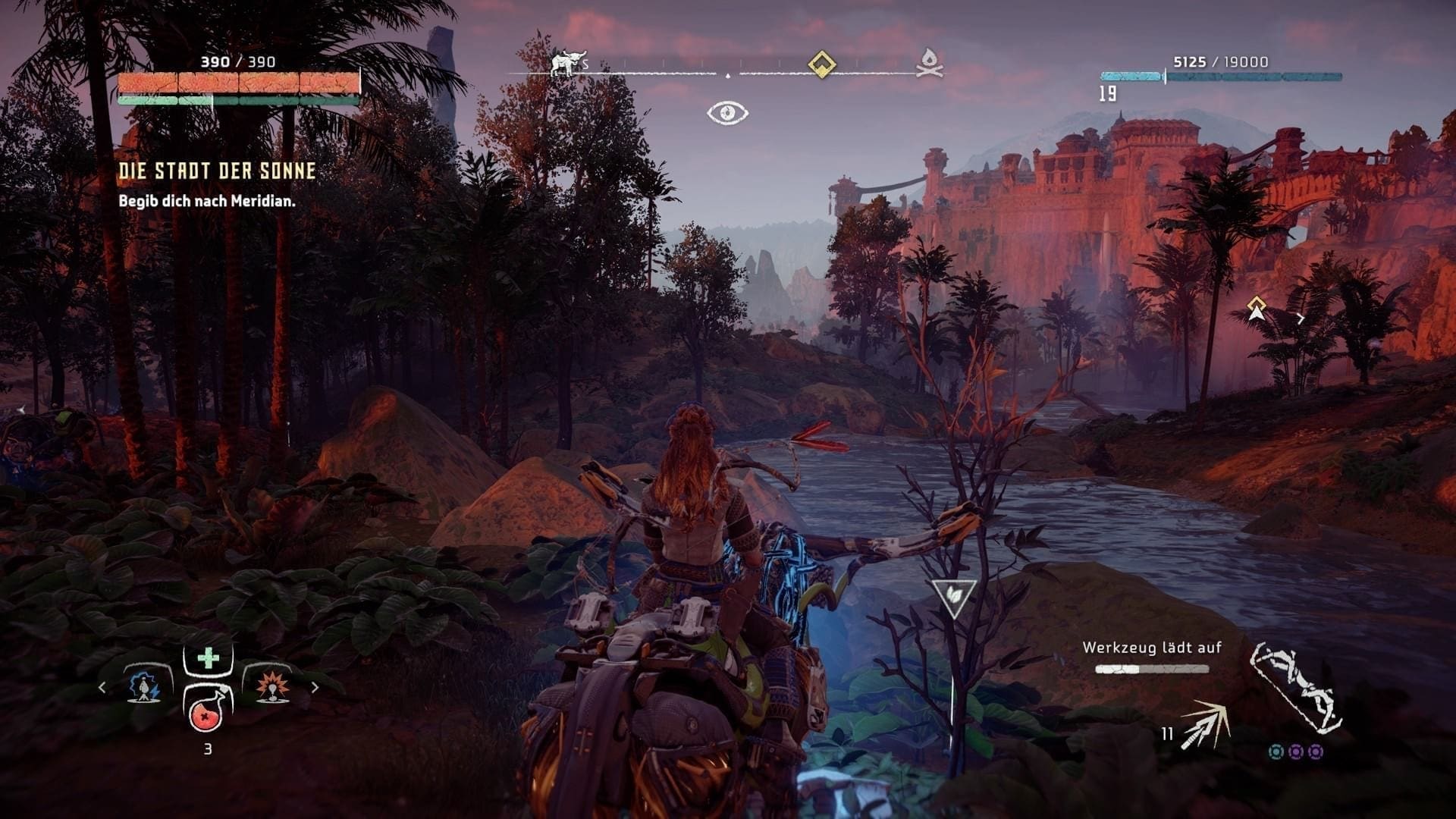1456x819 pixels.
Task: Select the red health potion slot
Action: pos(208,711)
